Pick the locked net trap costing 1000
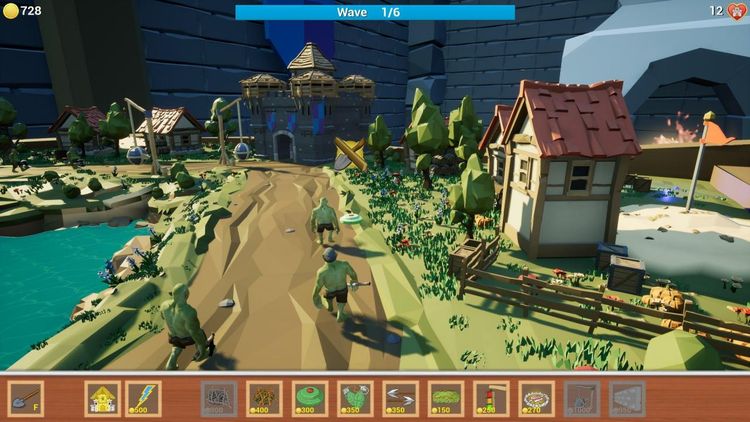The height and width of the screenshot is (422, 750). [582, 398]
